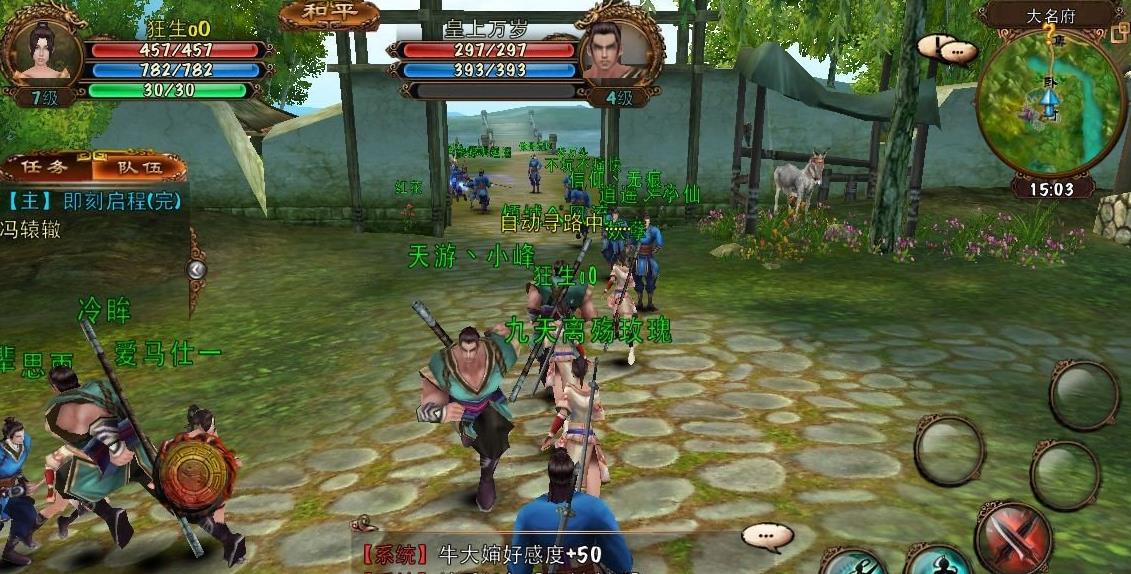Viewport: 1131px width, 574px height.
Task: Click the square icon at the minimap corner
Action: click(1119, 34)
